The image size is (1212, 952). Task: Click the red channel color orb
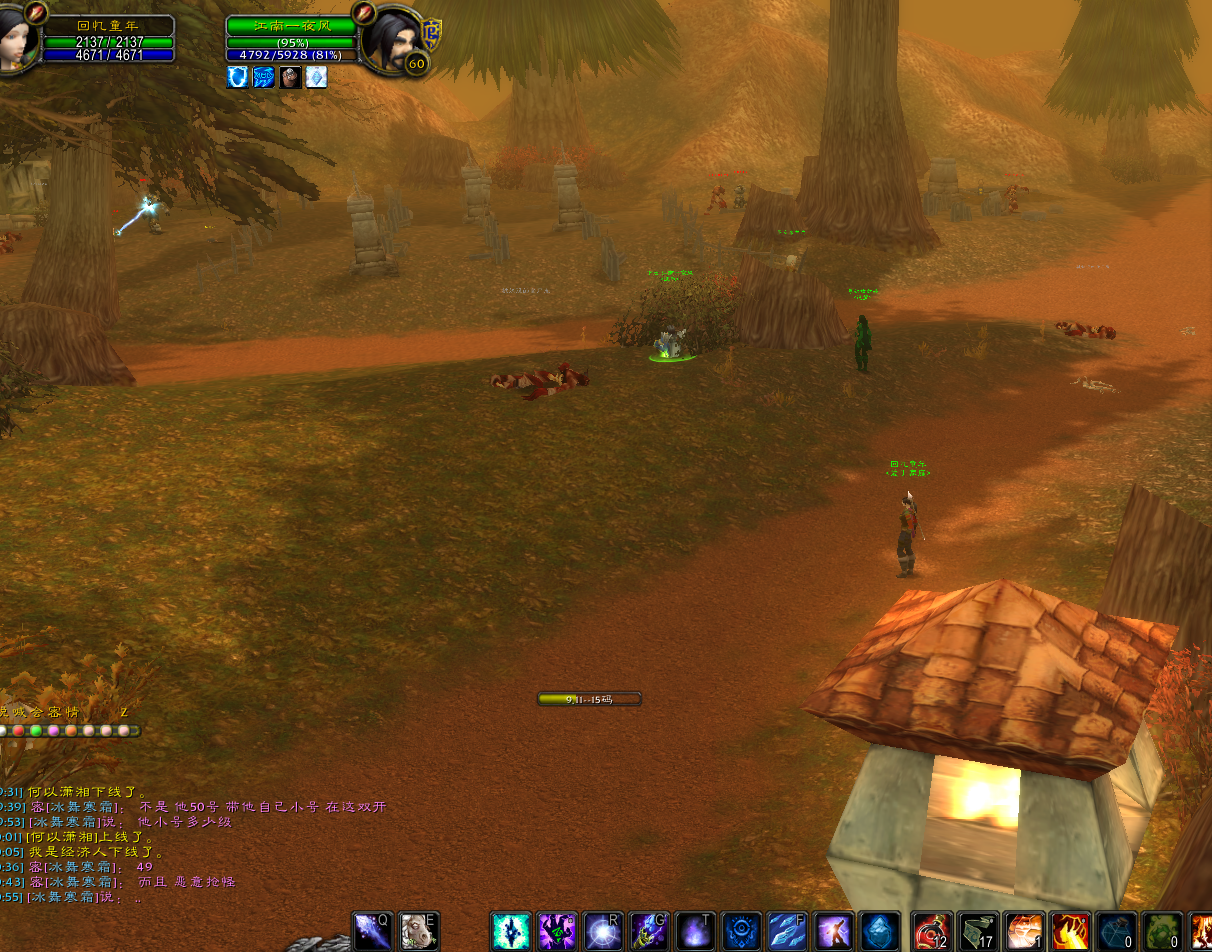click(18, 731)
